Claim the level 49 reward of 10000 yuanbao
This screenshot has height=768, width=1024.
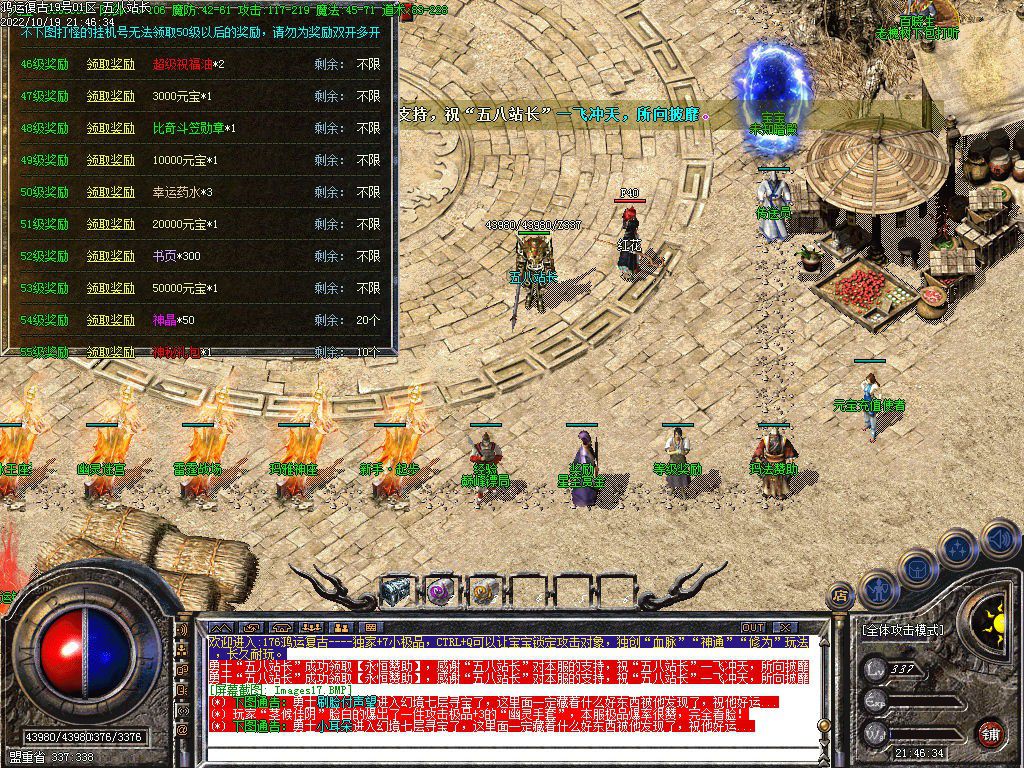pyautogui.click(x=110, y=161)
